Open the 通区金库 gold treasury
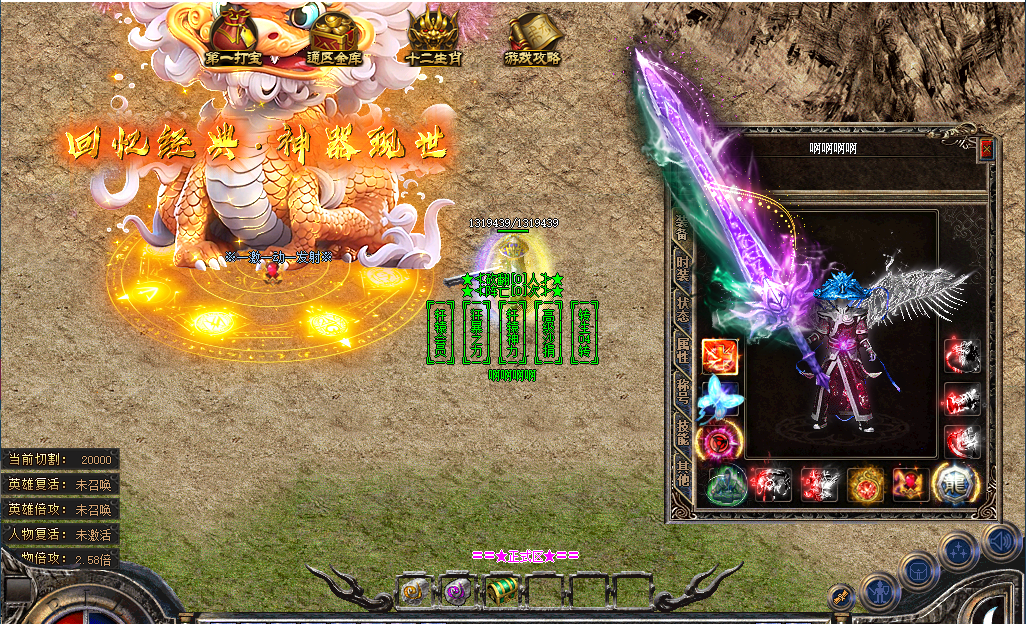 click(335, 36)
